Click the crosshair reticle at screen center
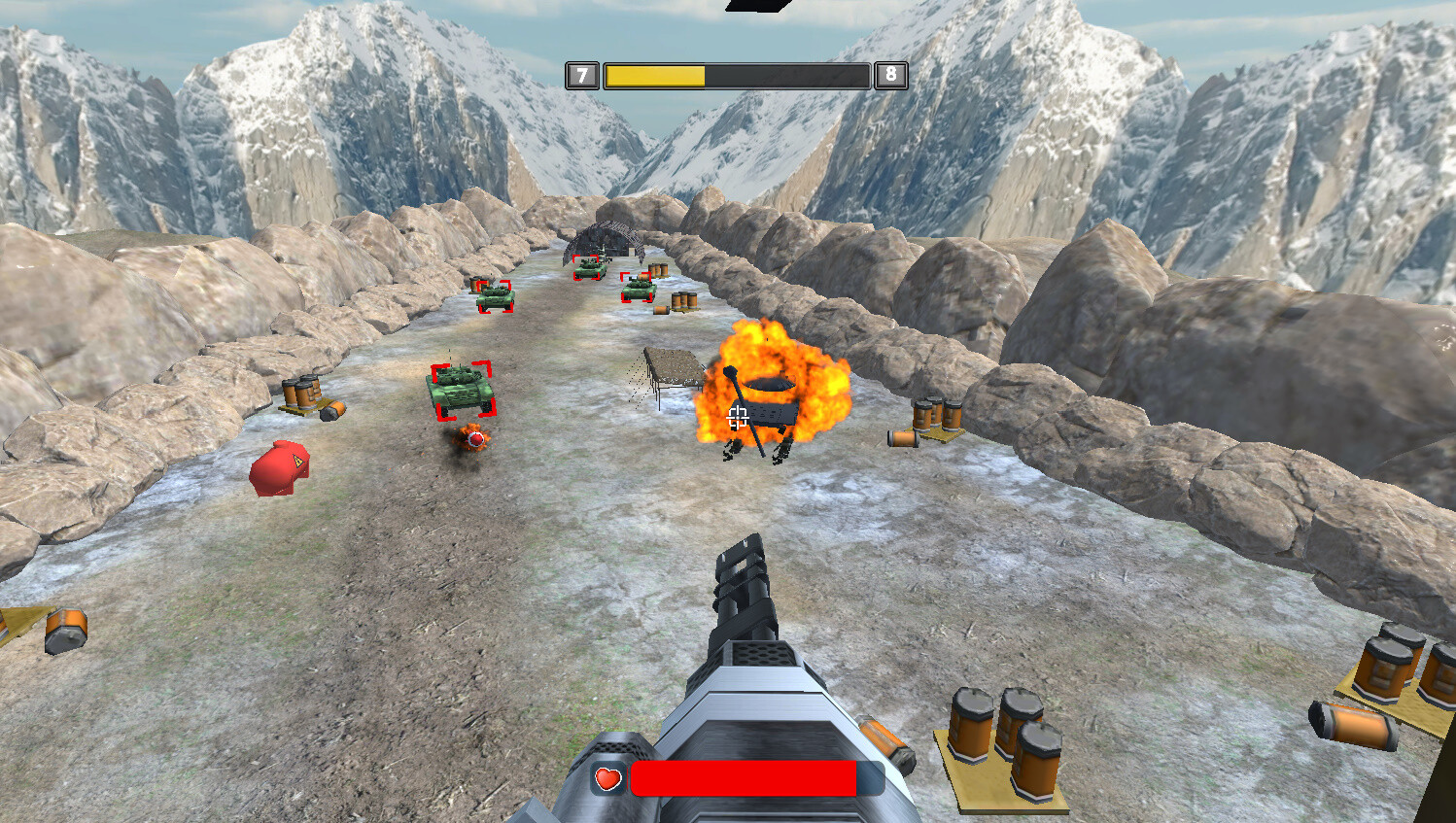The width and height of the screenshot is (1456, 823). pos(736,416)
